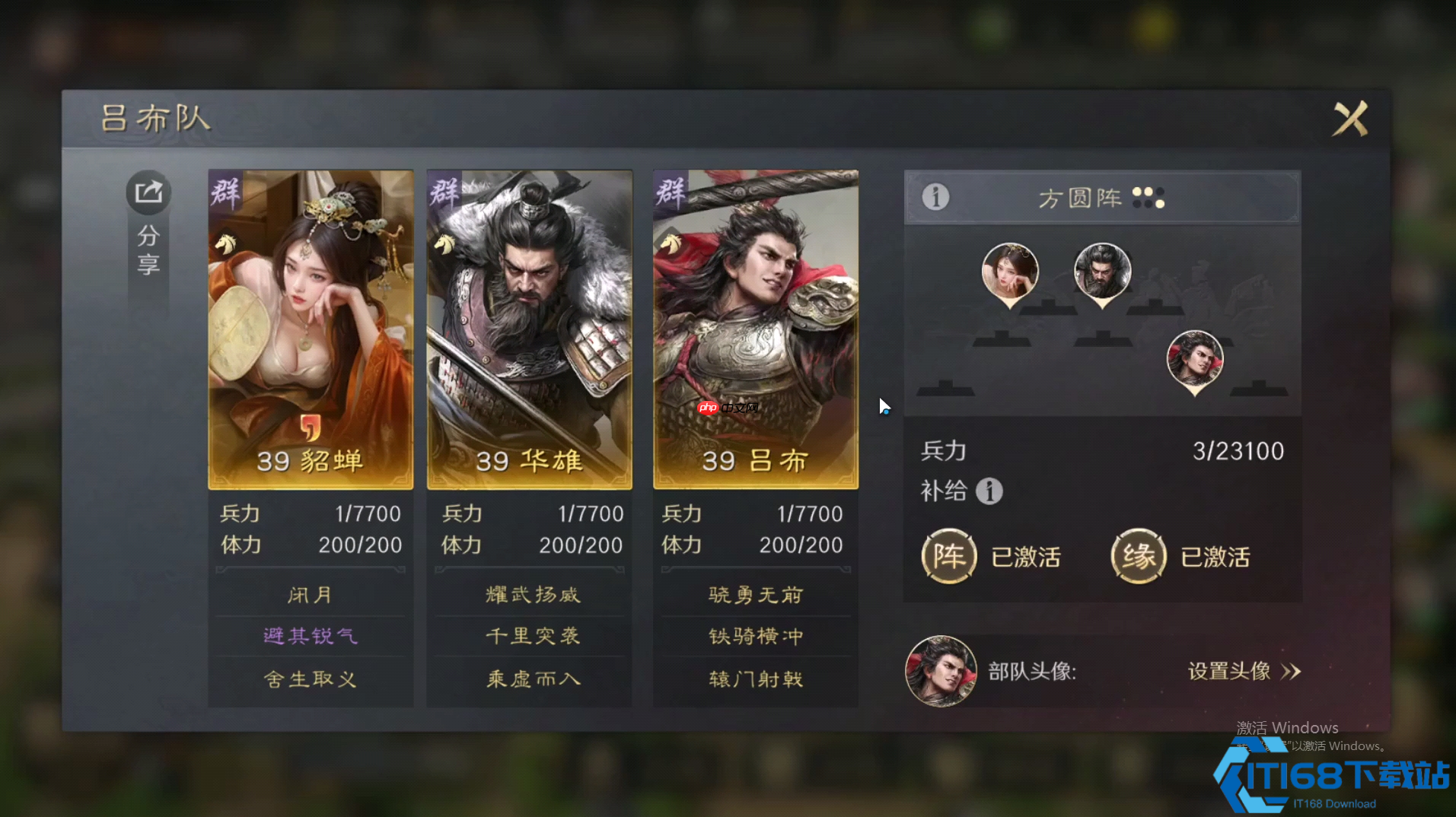The width and height of the screenshot is (1456, 817).
Task: Click the 分享 share icon
Action: pos(148,192)
